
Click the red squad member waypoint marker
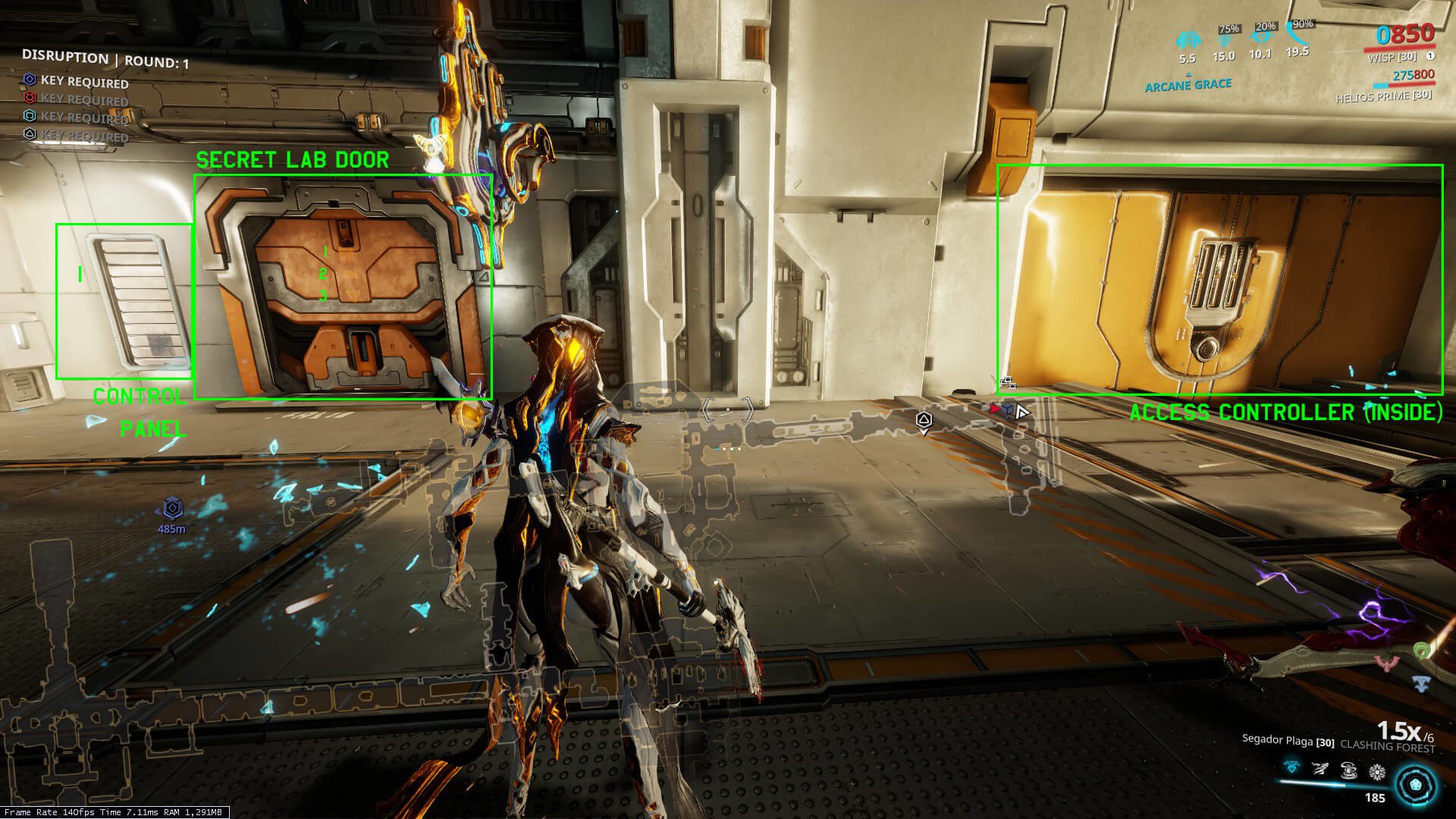(x=996, y=409)
